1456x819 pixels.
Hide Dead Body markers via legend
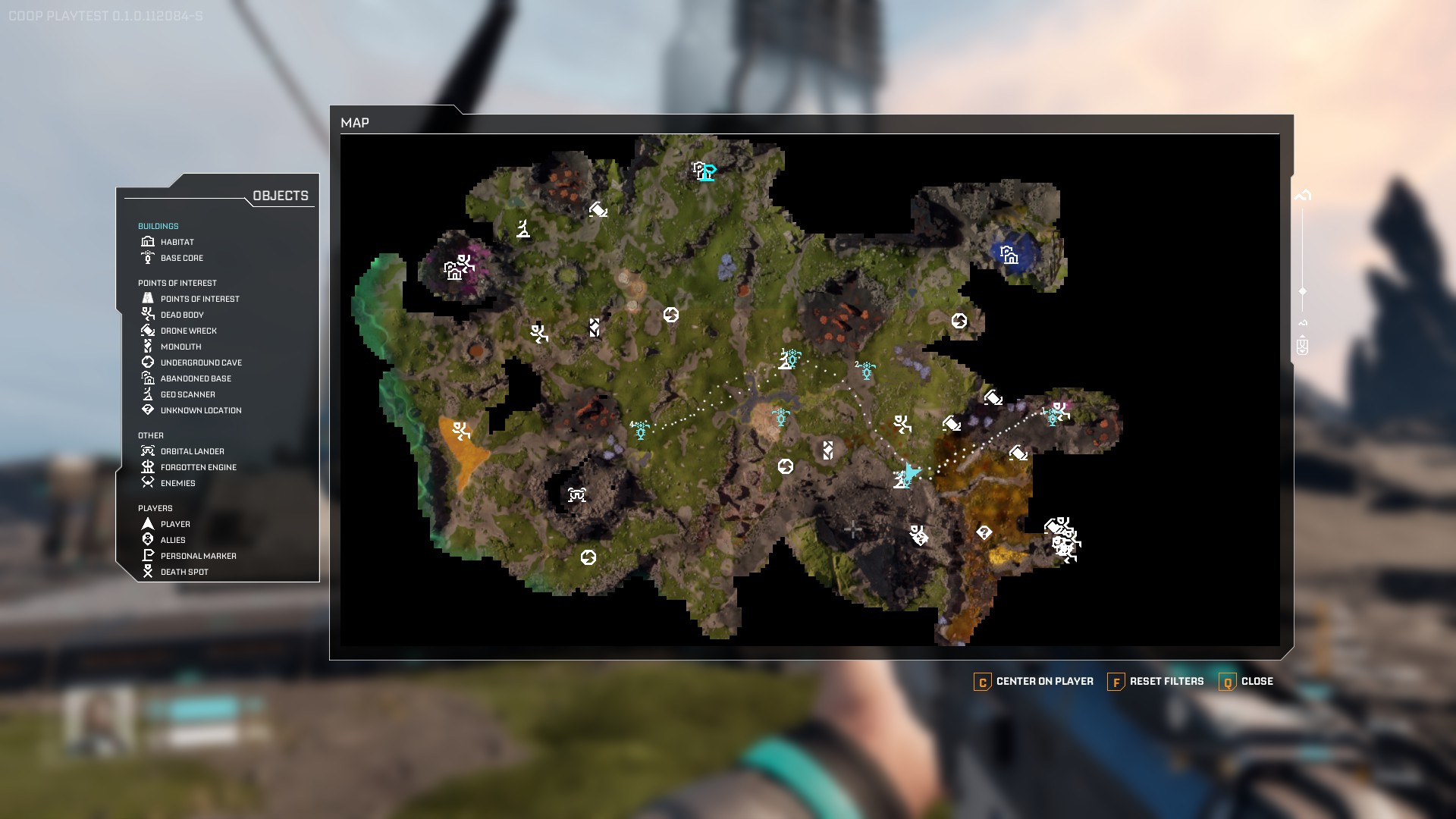coord(182,315)
